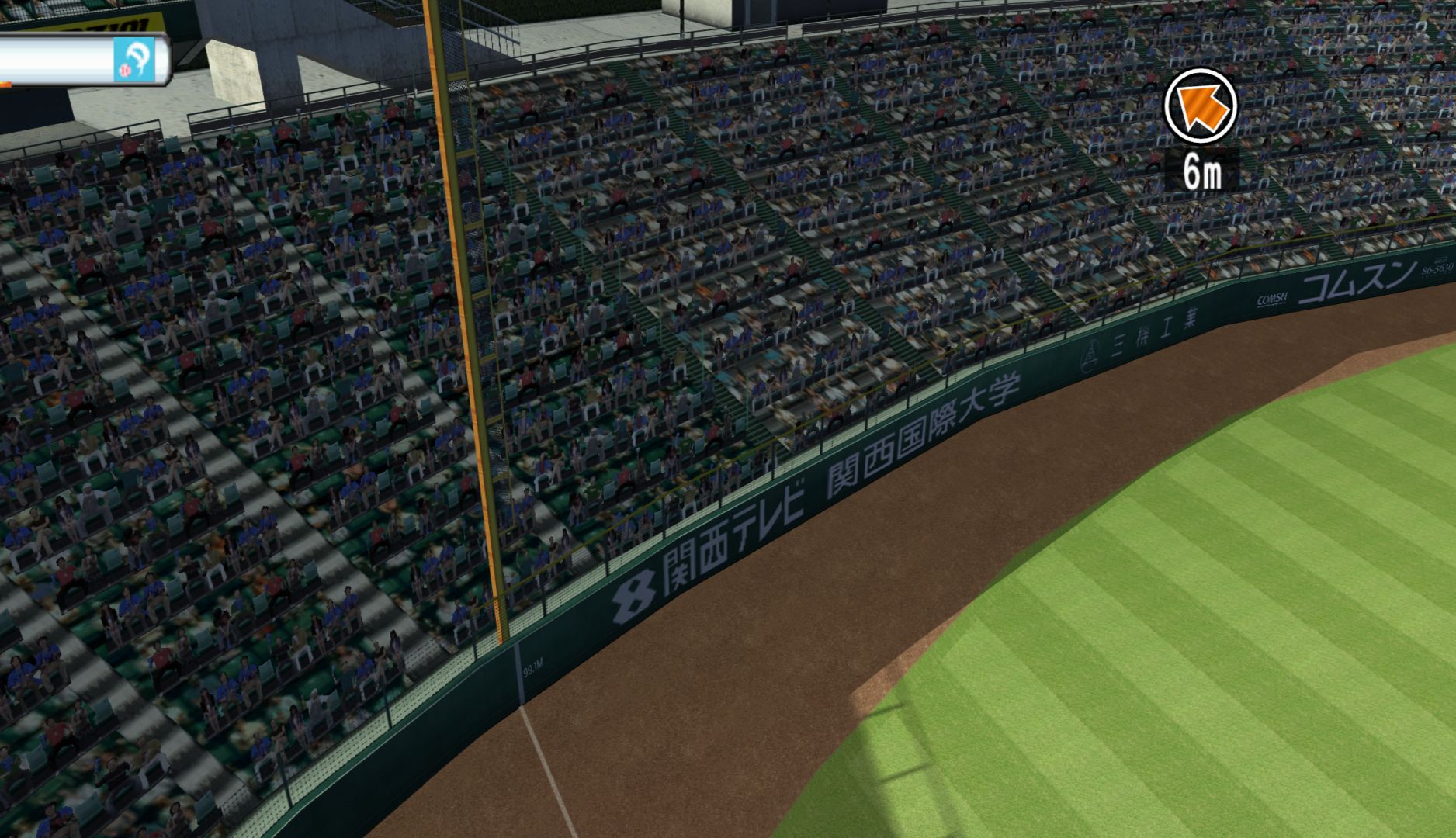
Task: Click the blue dolphin team logo icon
Action: (133, 59)
